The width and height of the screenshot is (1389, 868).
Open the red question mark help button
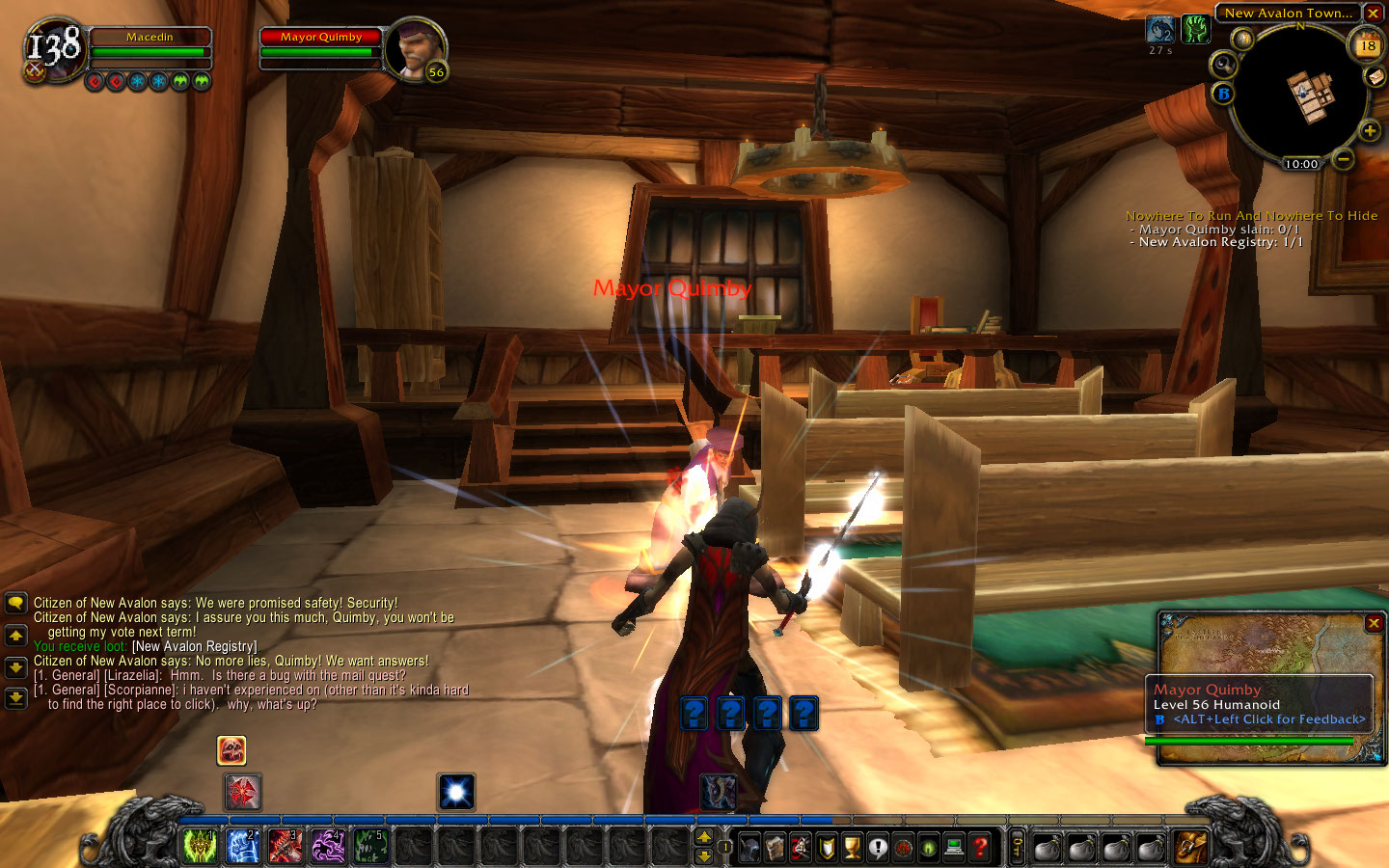pos(980,848)
